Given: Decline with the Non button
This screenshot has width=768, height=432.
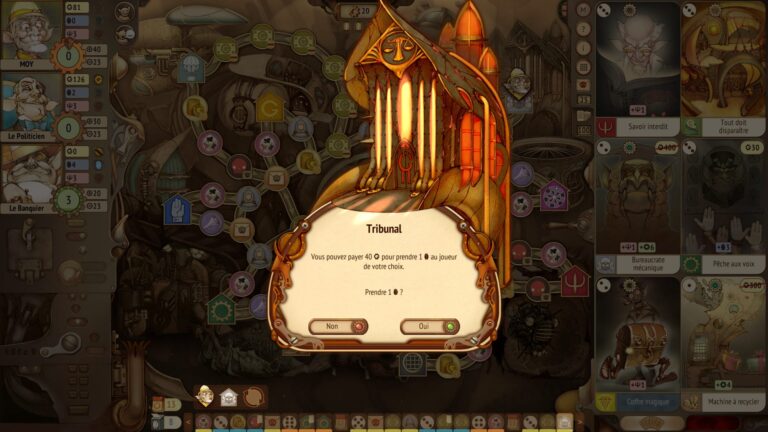Looking at the screenshot, I should 338,326.
